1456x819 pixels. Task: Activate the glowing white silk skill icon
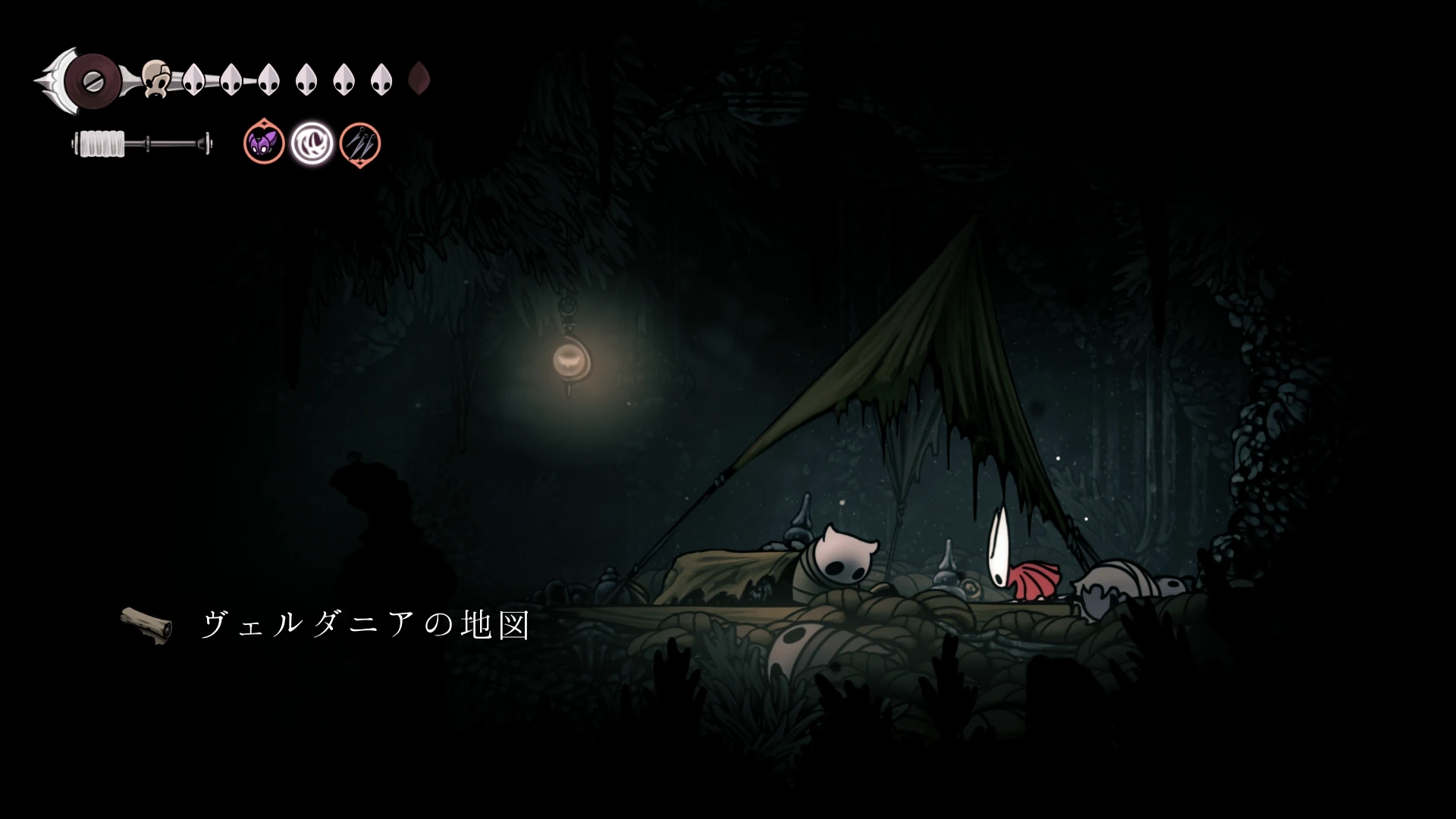pyautogui.click(x=312, y=143)
